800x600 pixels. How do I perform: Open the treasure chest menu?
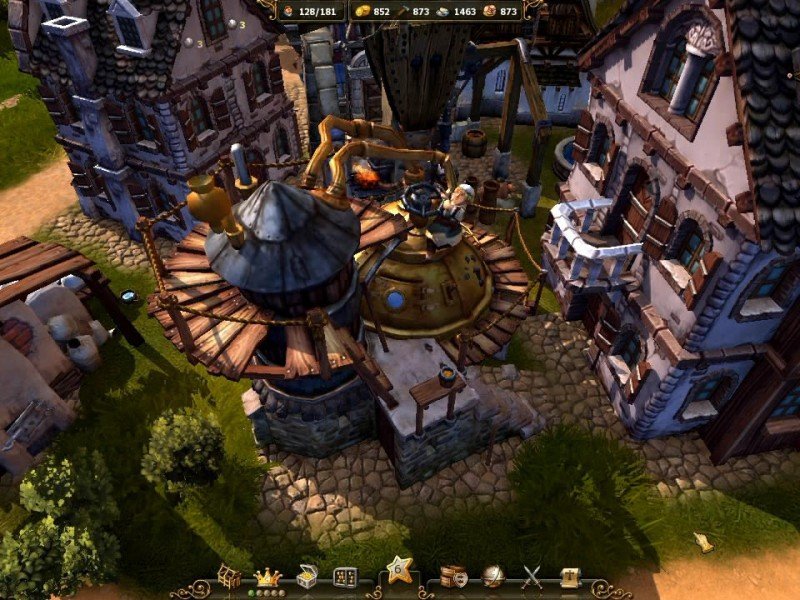click(307, 577)
